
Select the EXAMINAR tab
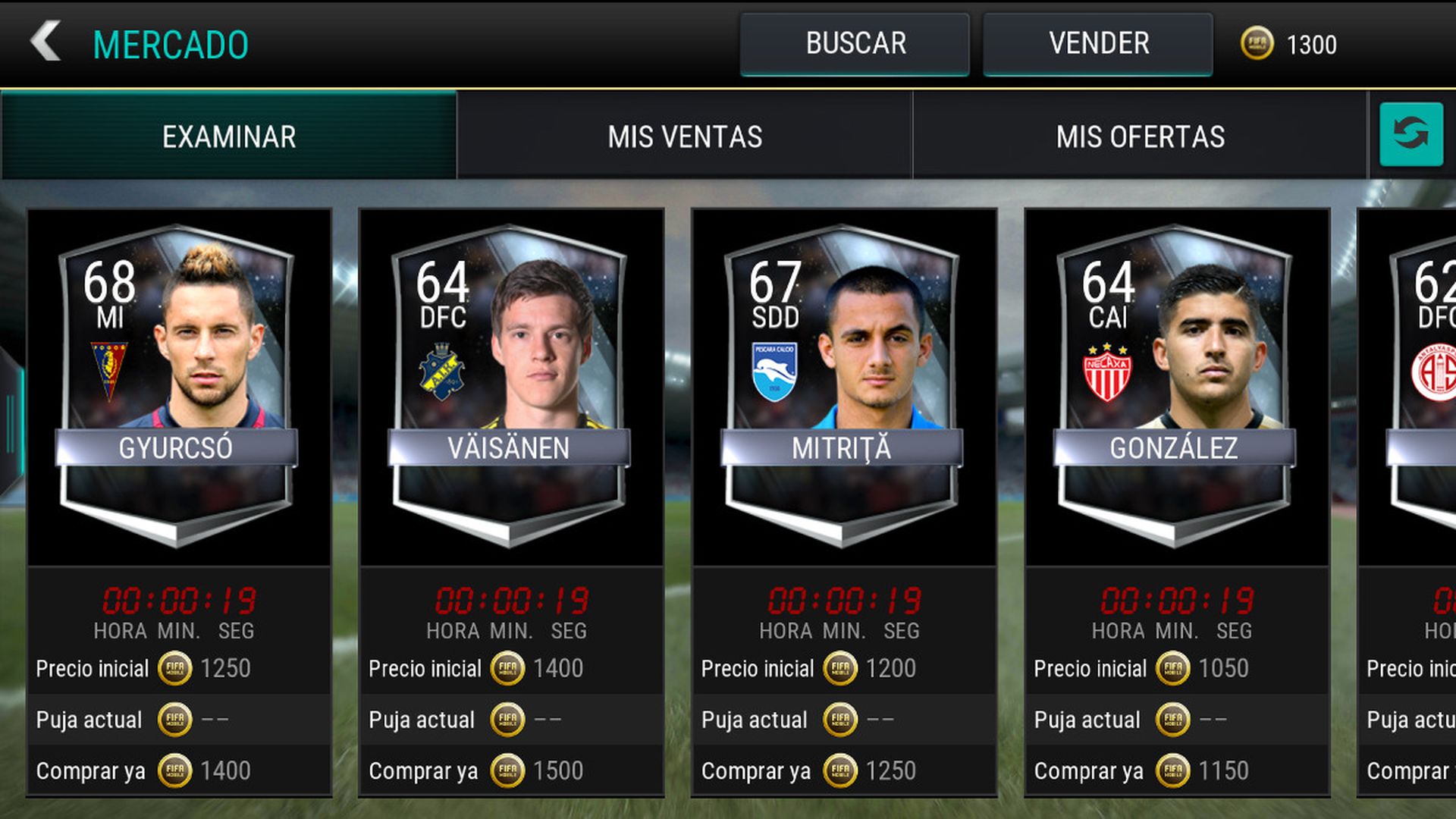tap(227, 136)
